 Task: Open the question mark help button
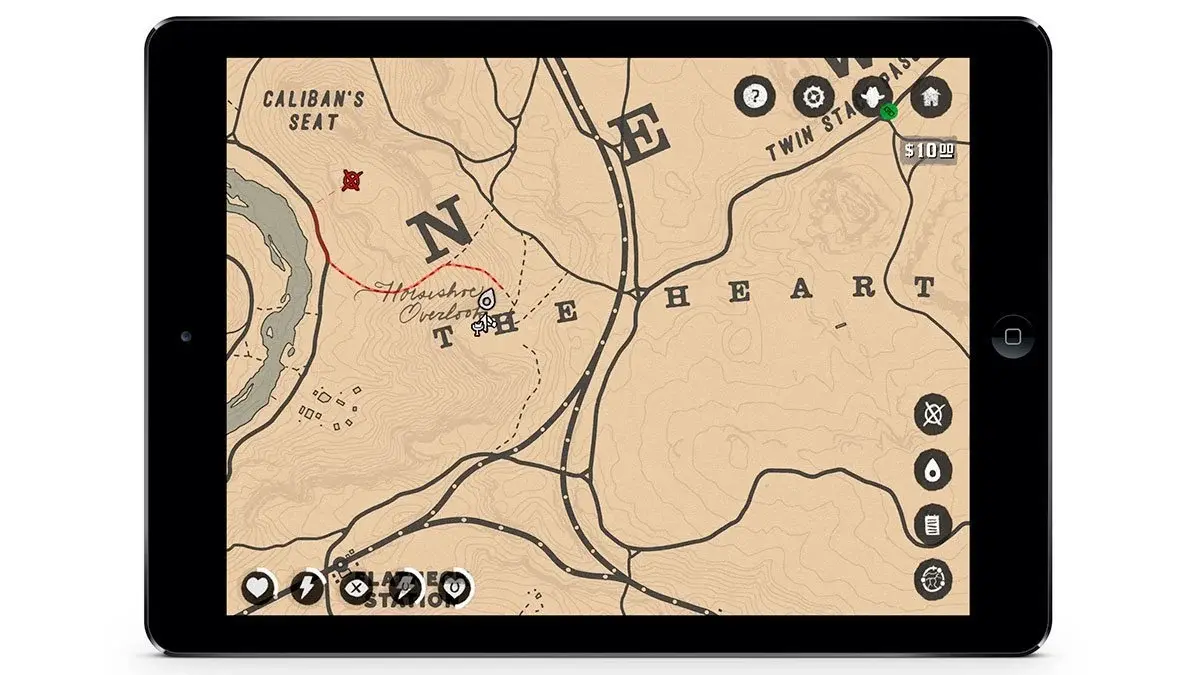click(x=756, y=97)
